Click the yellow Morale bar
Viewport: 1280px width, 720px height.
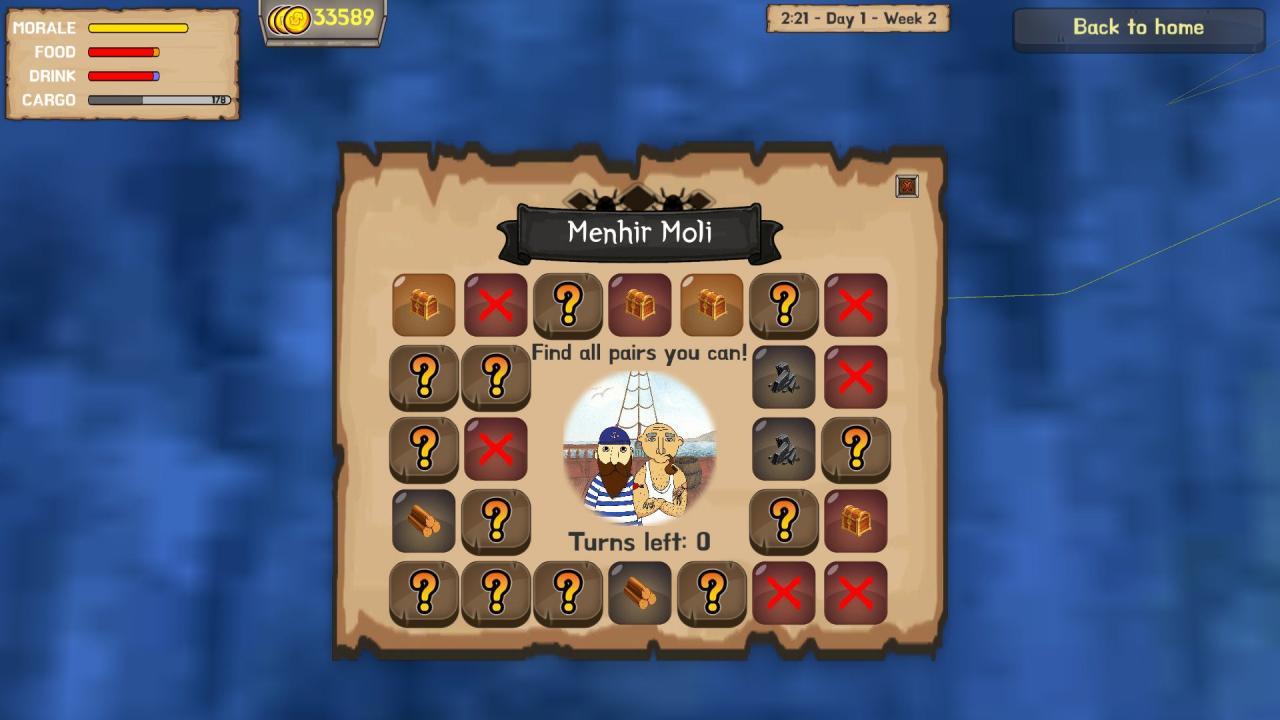pos(140,28)
